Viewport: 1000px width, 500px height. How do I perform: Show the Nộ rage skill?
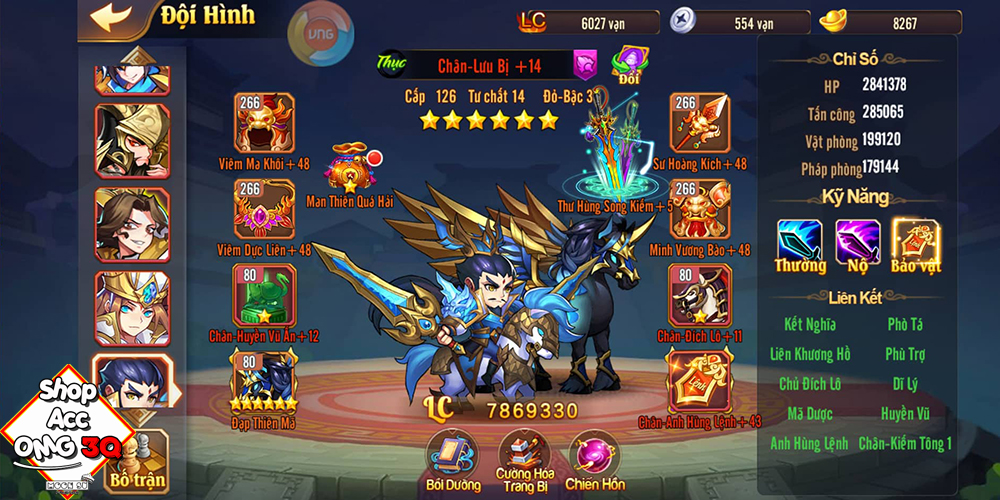pos(857,243)
